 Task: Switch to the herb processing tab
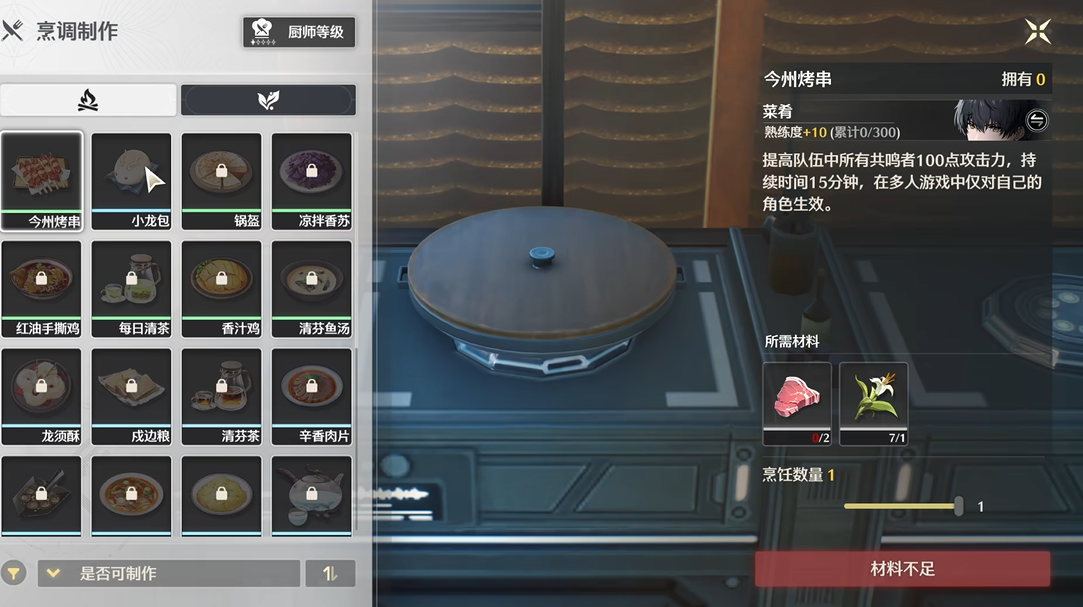coord(268,100)
